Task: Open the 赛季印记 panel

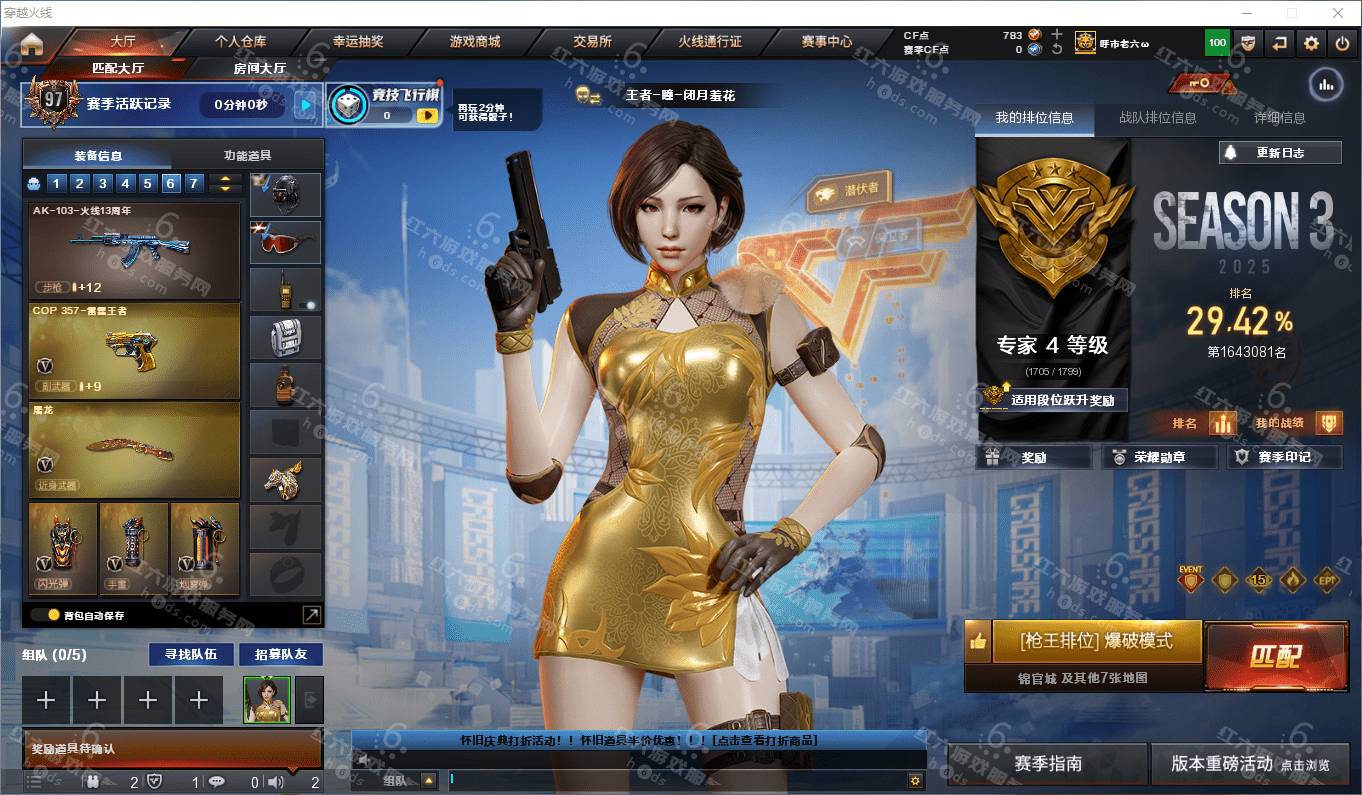Action: [1284, 457]
